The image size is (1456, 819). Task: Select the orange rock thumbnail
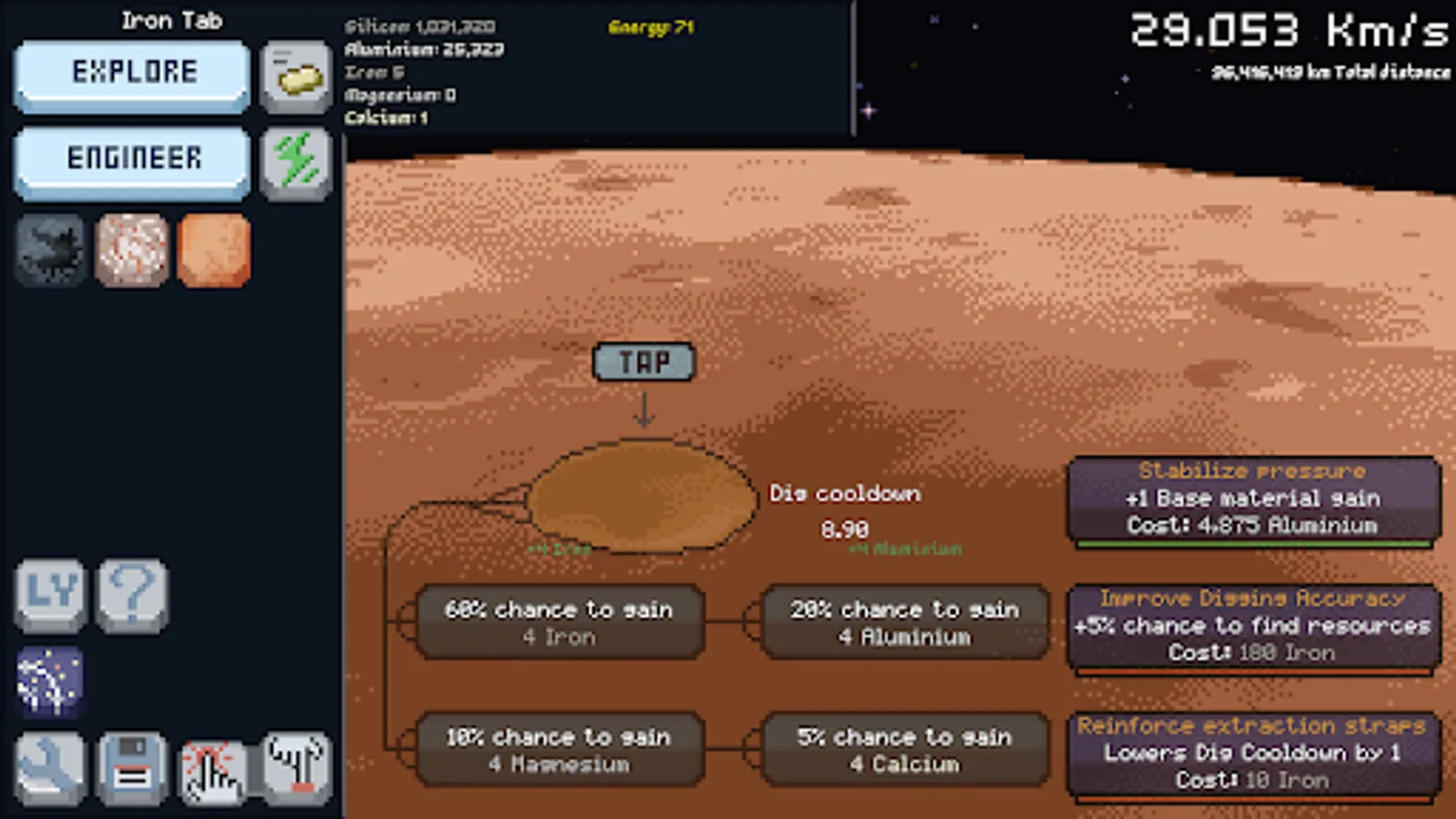pyautogui.click(x=214, y=251)
